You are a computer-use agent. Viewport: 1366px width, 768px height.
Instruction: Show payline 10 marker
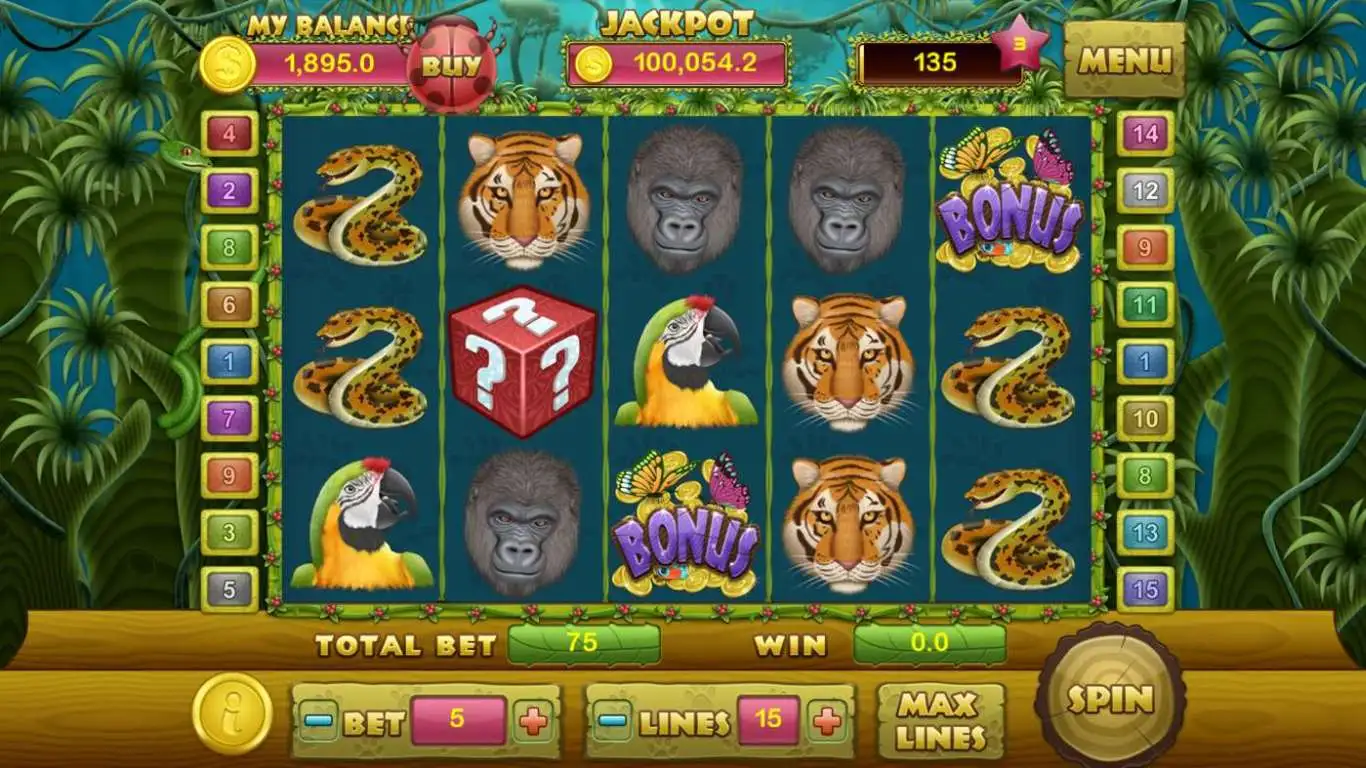coord(1145,418)
